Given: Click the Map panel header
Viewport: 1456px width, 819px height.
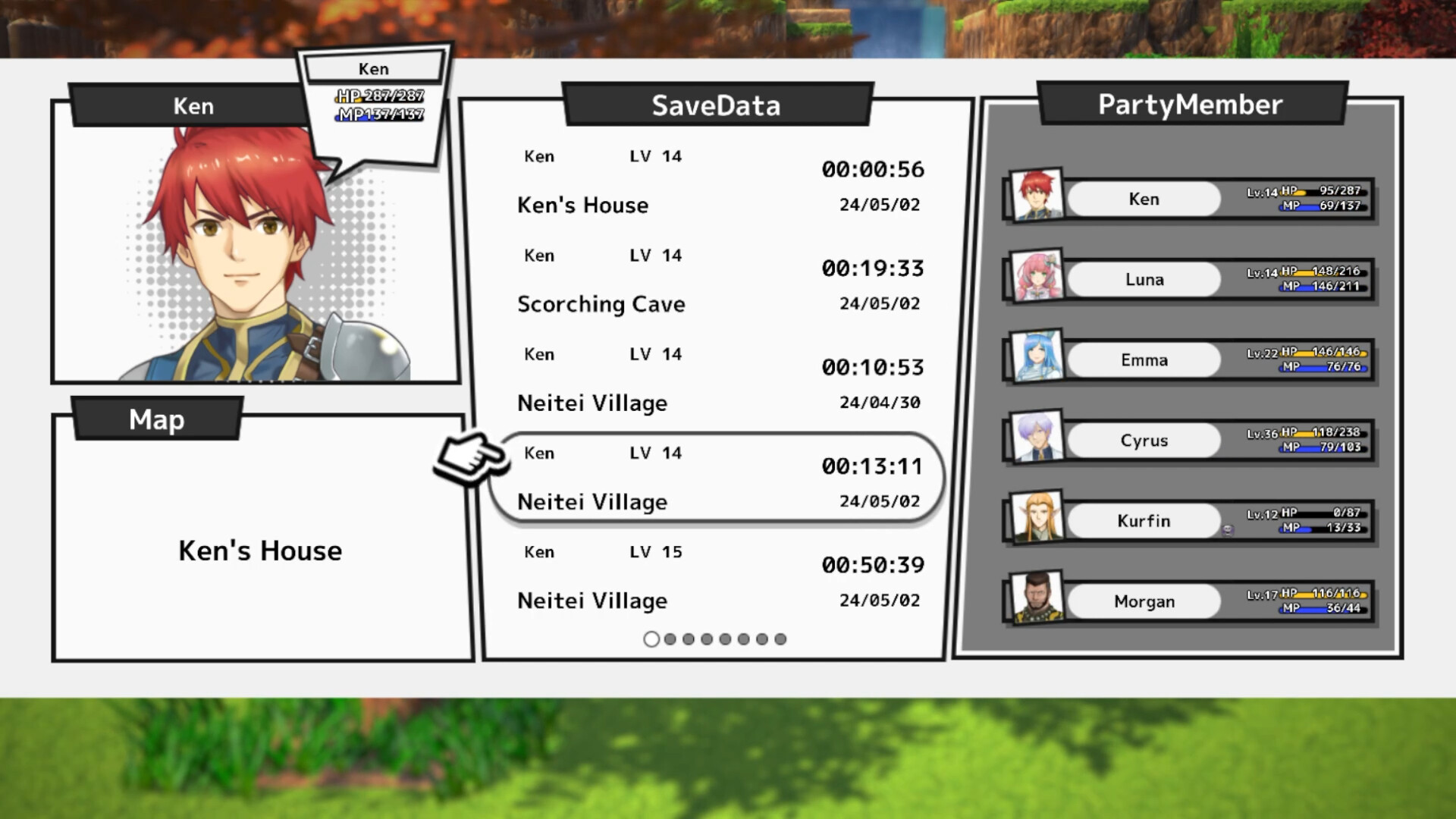Looking at the screenshot, I should (x=155, y=419).
